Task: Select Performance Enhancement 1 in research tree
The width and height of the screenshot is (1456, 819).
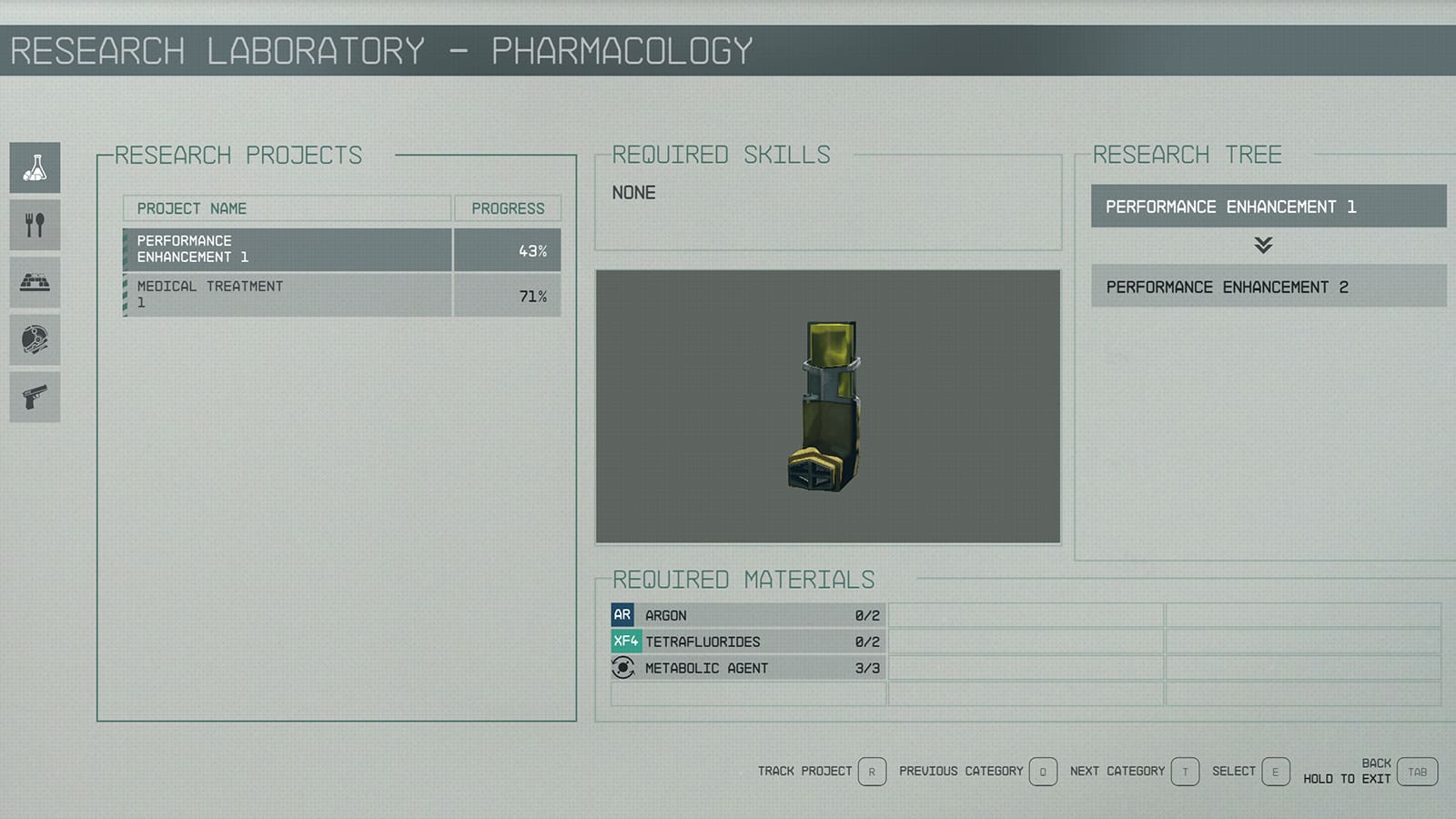Action: click(1268, 207)
